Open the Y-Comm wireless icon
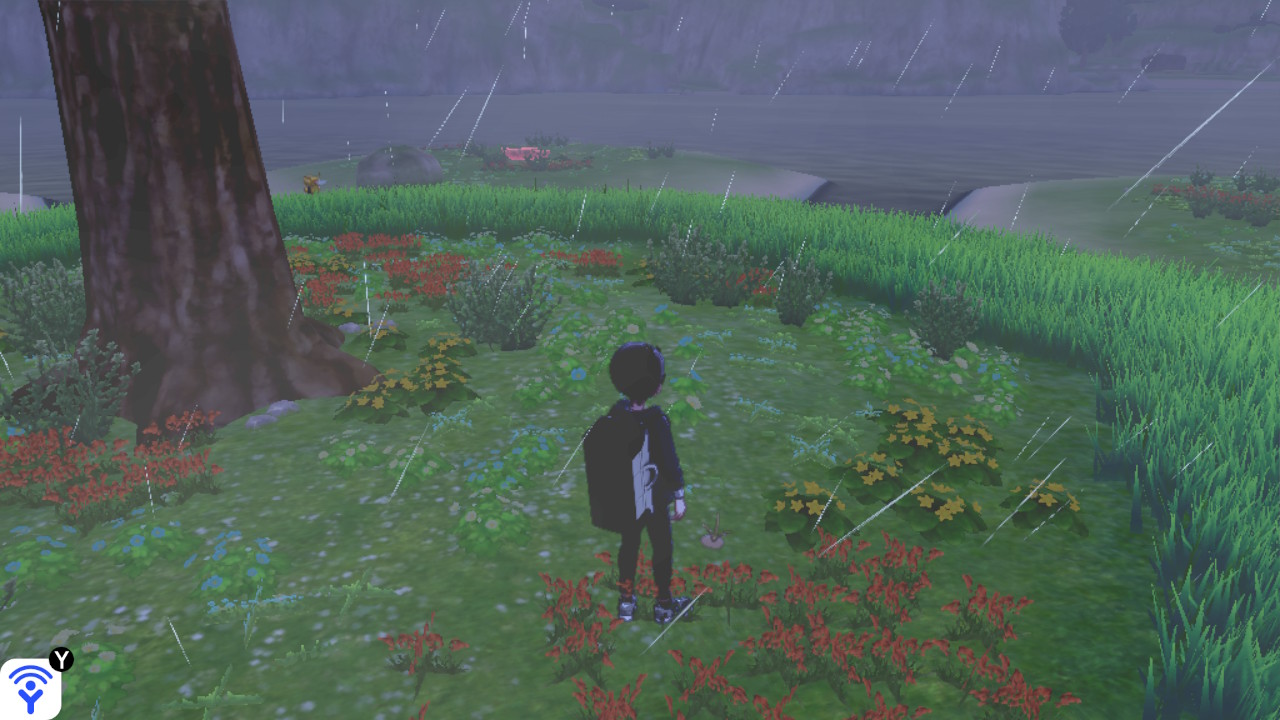 click(30, 688)
